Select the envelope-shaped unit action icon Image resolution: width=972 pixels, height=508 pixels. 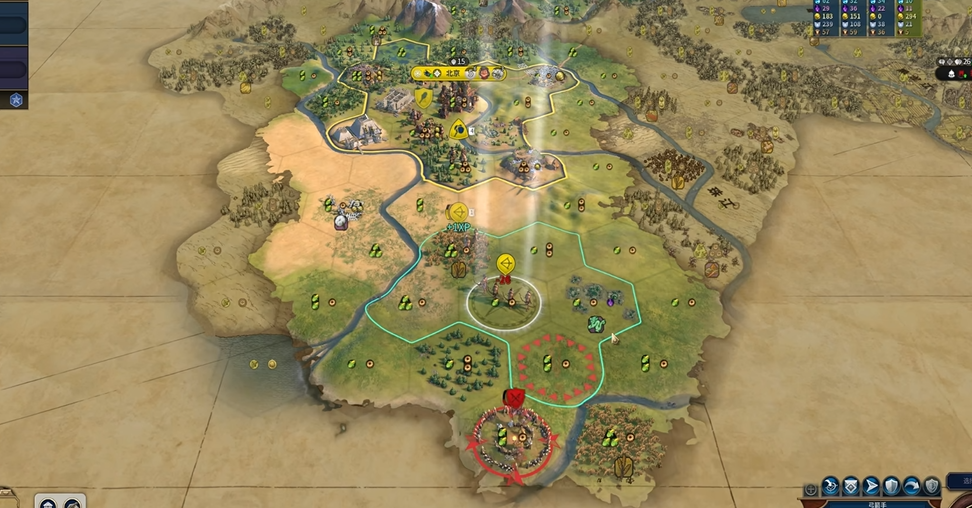pos(850,486)
